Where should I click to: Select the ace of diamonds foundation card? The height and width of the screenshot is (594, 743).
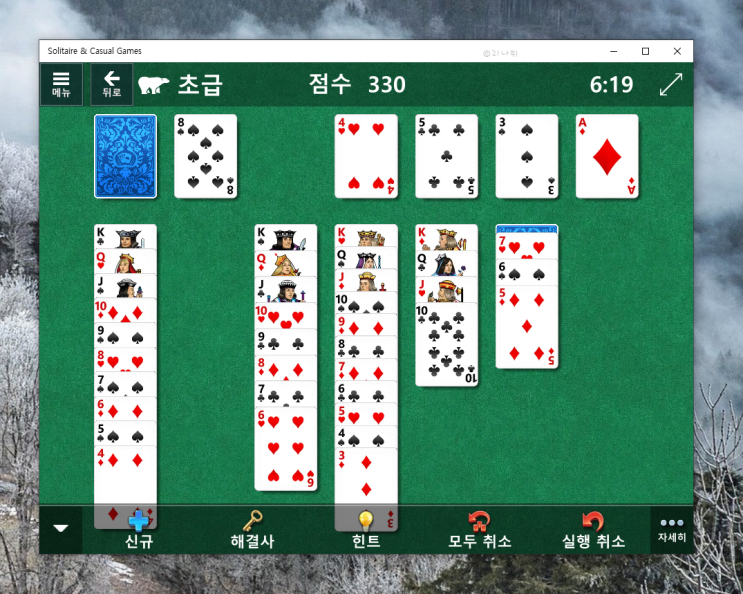[x=607, y=156]
